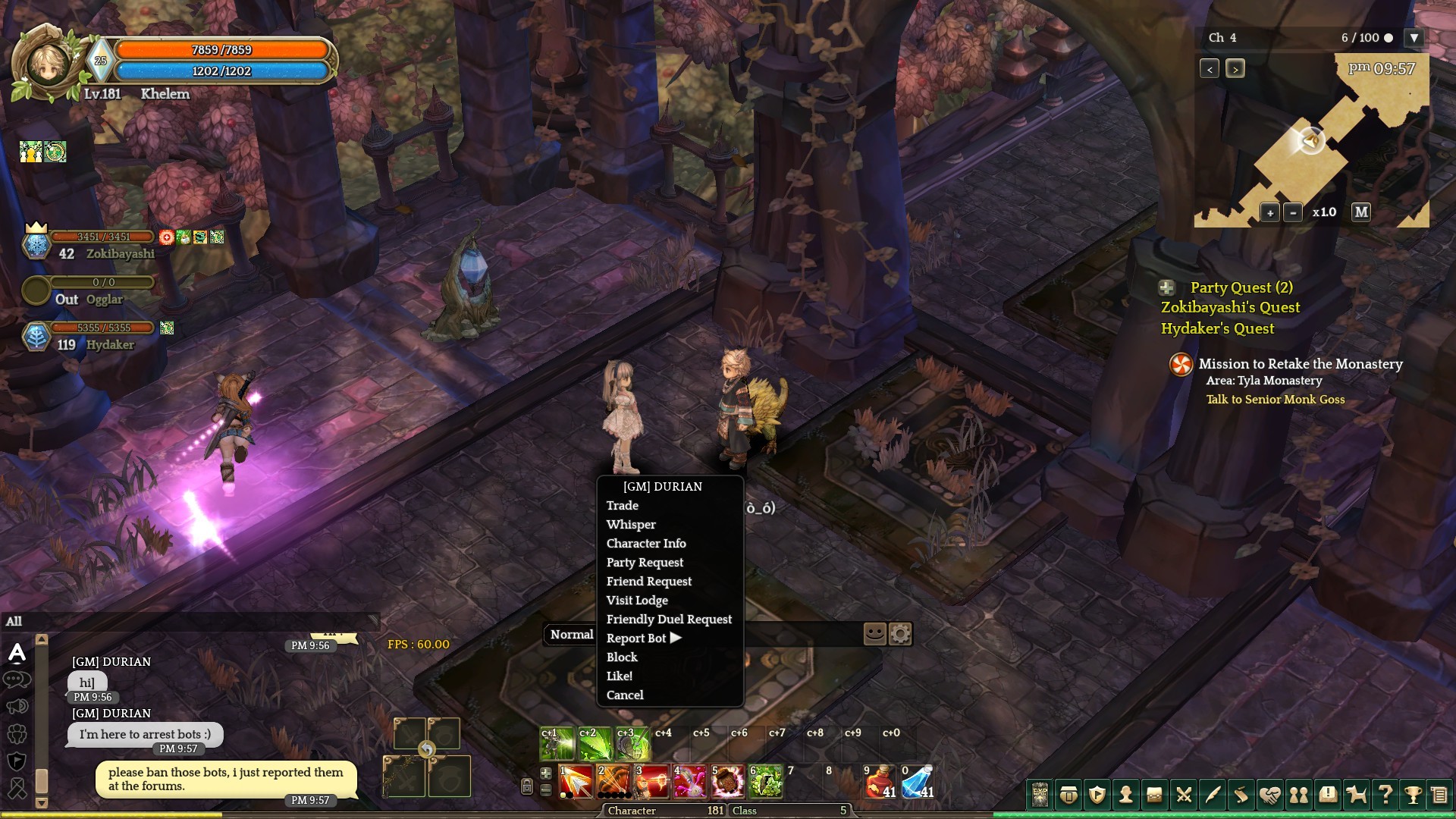Zoom out the minimap with minus button
Screen dimensions: 1456x819
(1293, 213)
